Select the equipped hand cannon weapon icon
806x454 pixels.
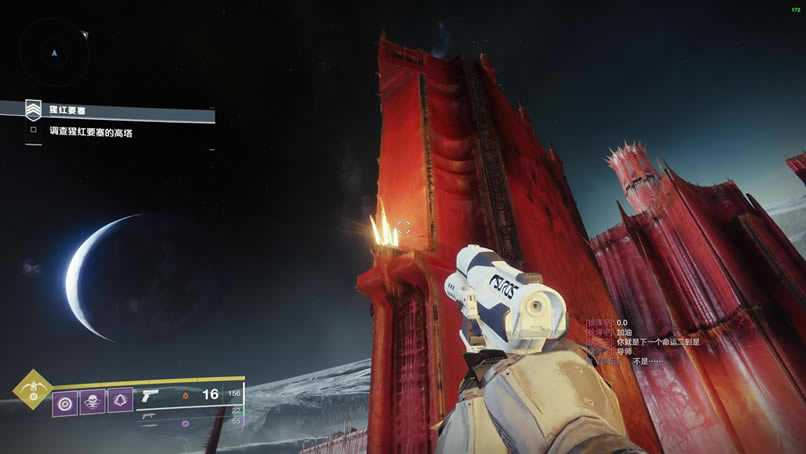pos(150,395)
